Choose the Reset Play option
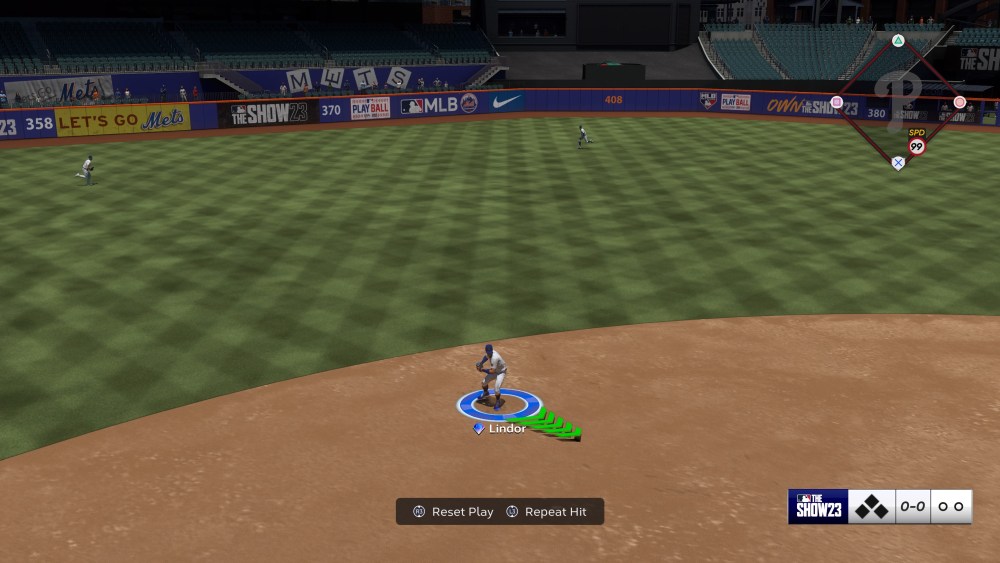The width and height of the screenshot is (1000, 563). pyautogui.click(x=453, y=512)
